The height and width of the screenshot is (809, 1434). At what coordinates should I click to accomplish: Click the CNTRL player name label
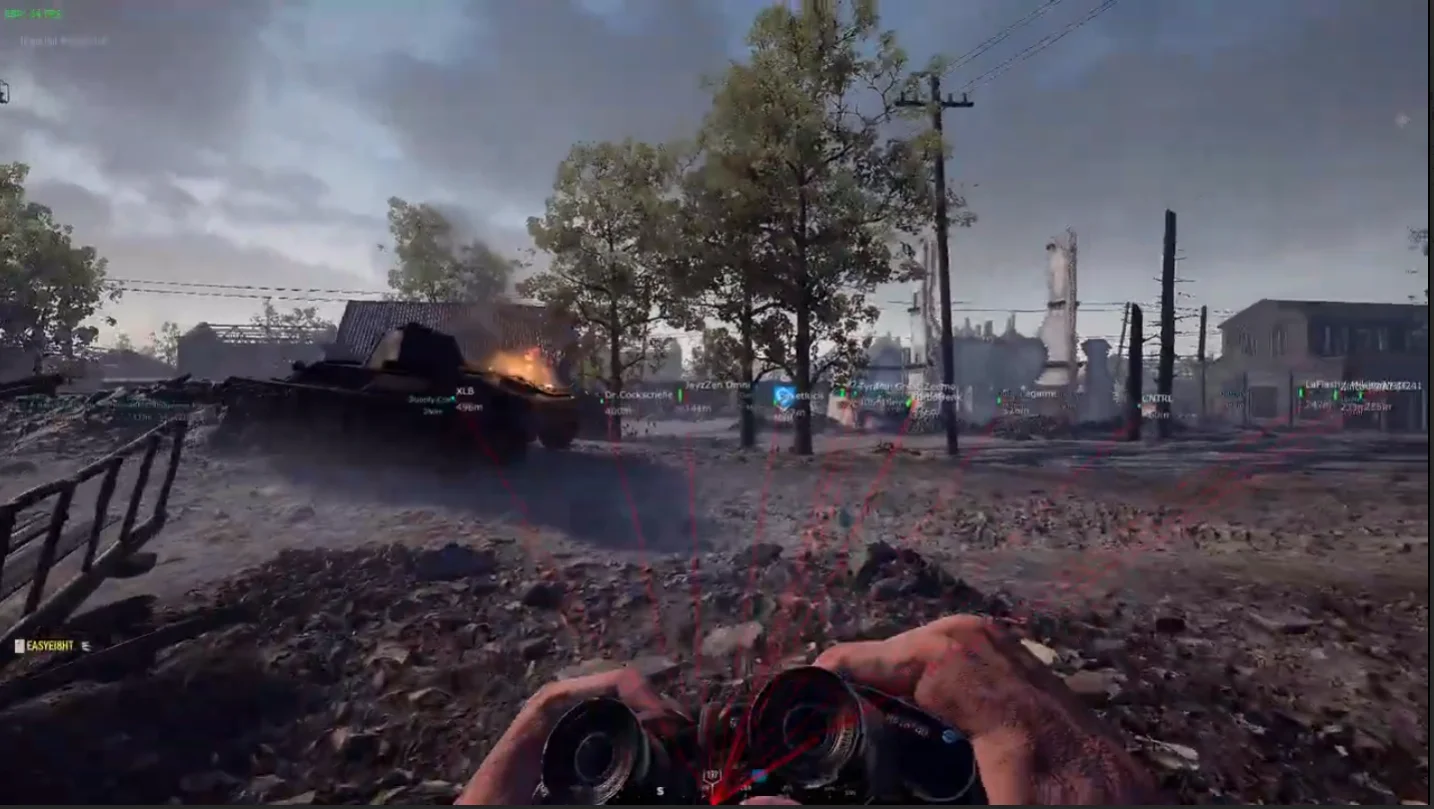tap(1156, 398)
